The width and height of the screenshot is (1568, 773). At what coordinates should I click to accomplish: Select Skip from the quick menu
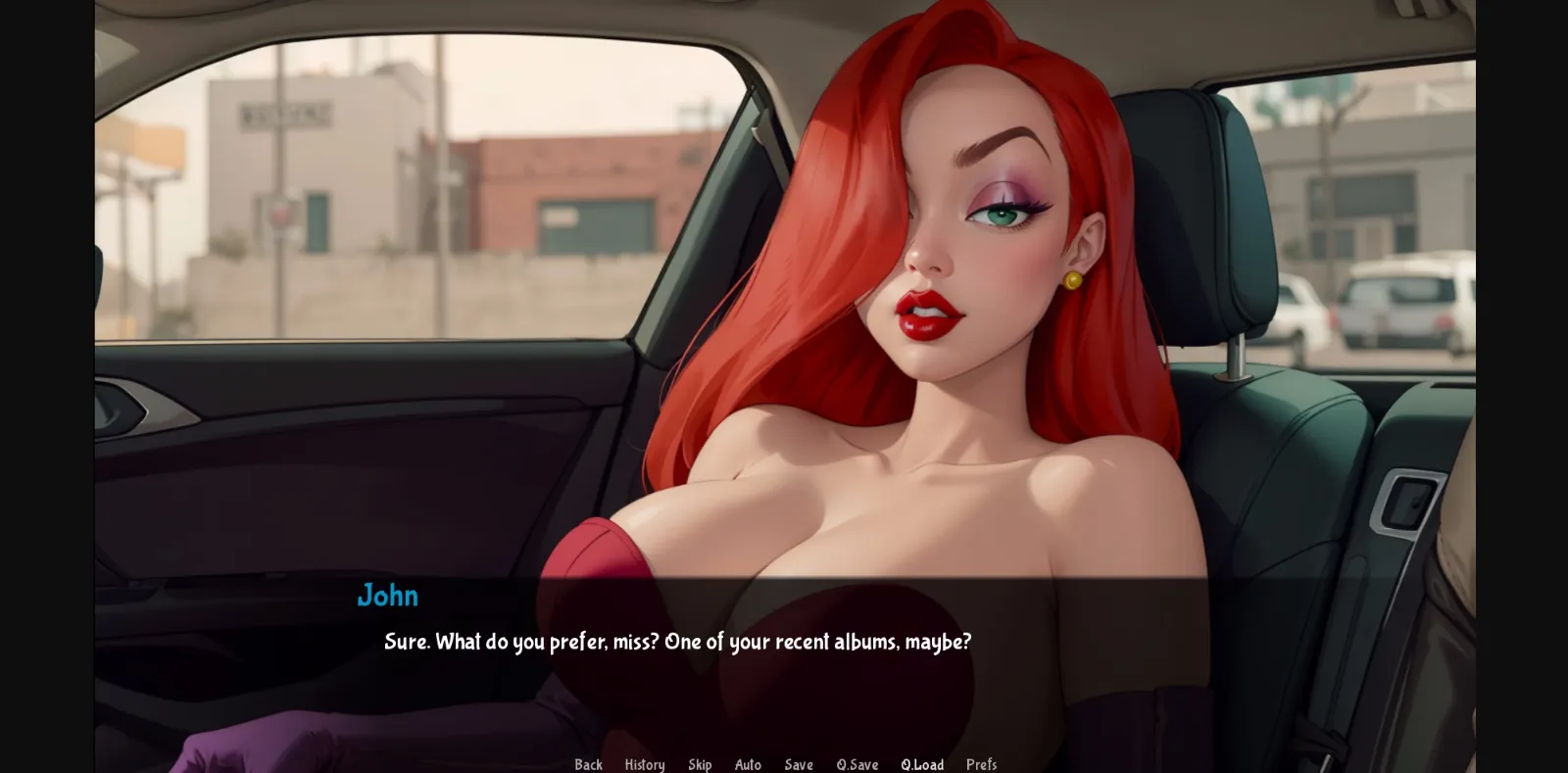tap(701, 764)
